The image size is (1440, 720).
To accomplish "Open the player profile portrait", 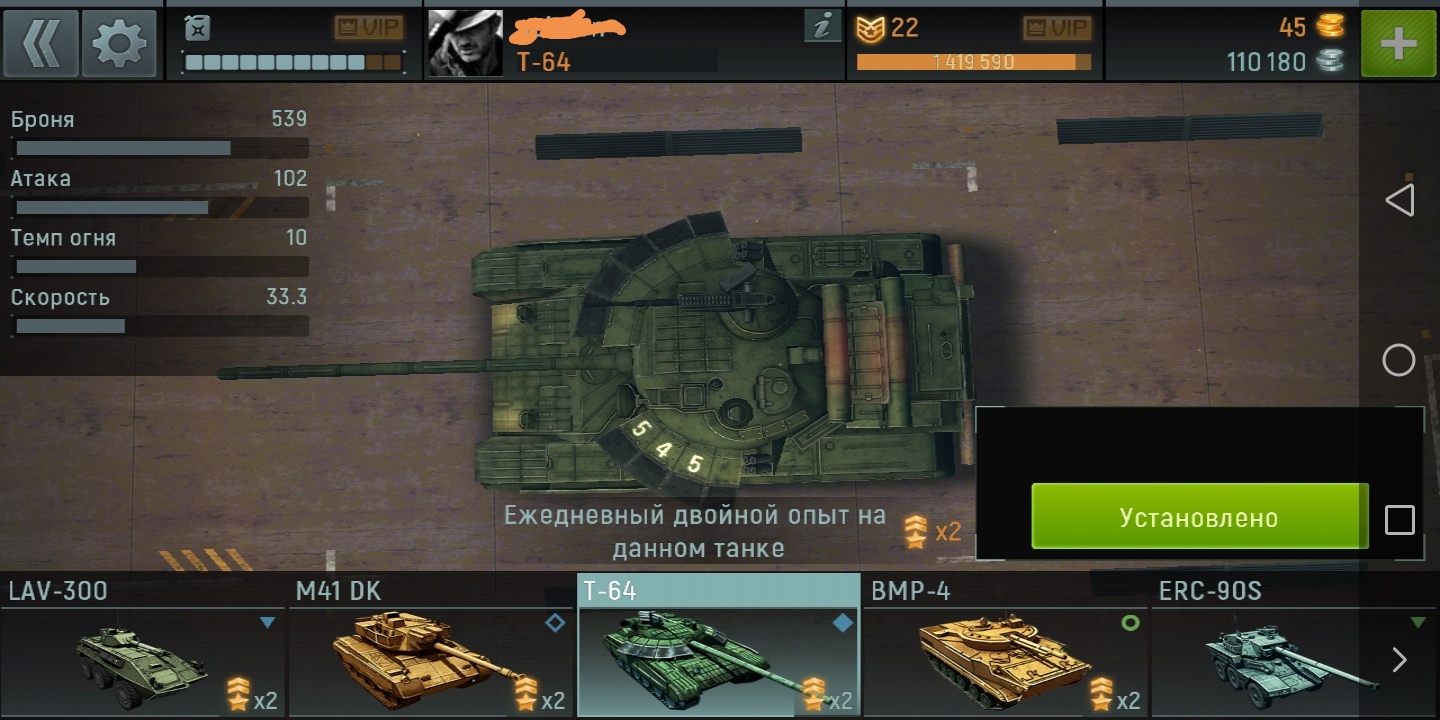I will click(465, 44).
